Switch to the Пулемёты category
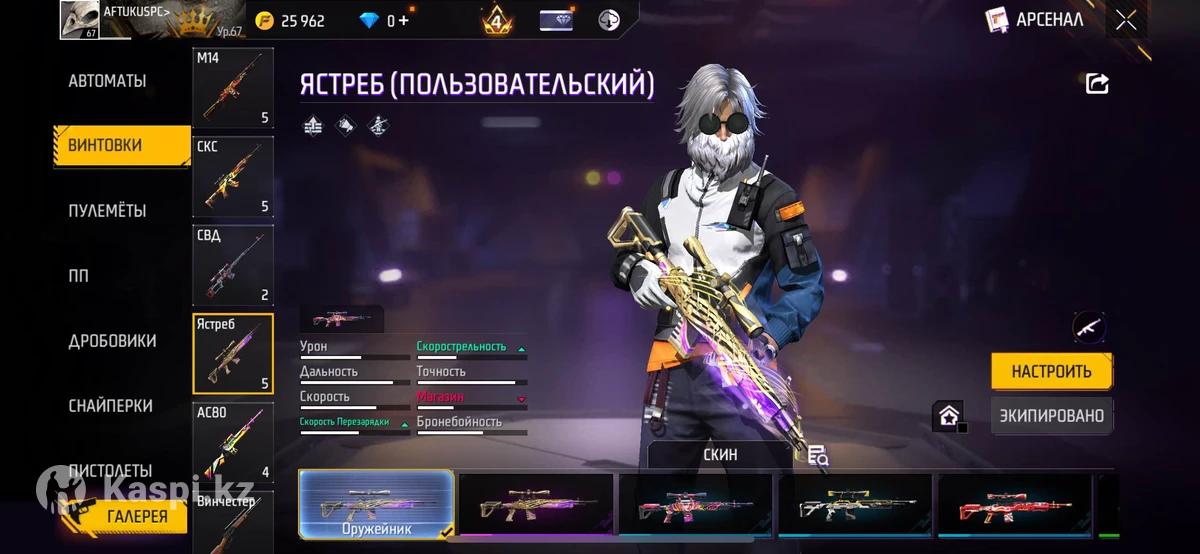This screenshot has height=554, width=1200. pos(107,211)
